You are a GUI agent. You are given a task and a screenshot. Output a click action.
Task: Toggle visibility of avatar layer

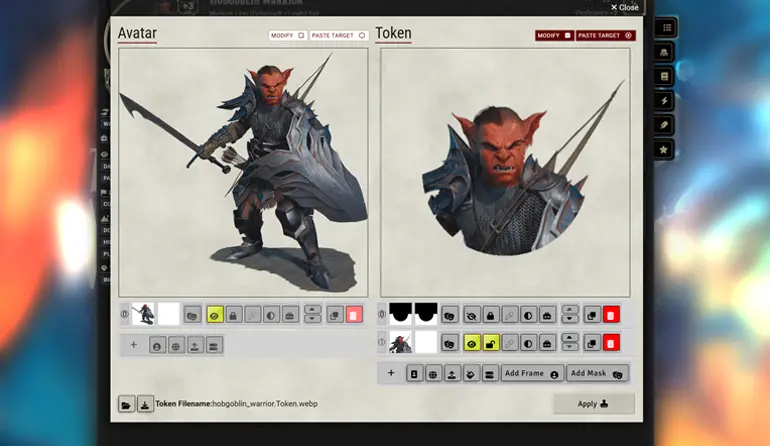214,314
